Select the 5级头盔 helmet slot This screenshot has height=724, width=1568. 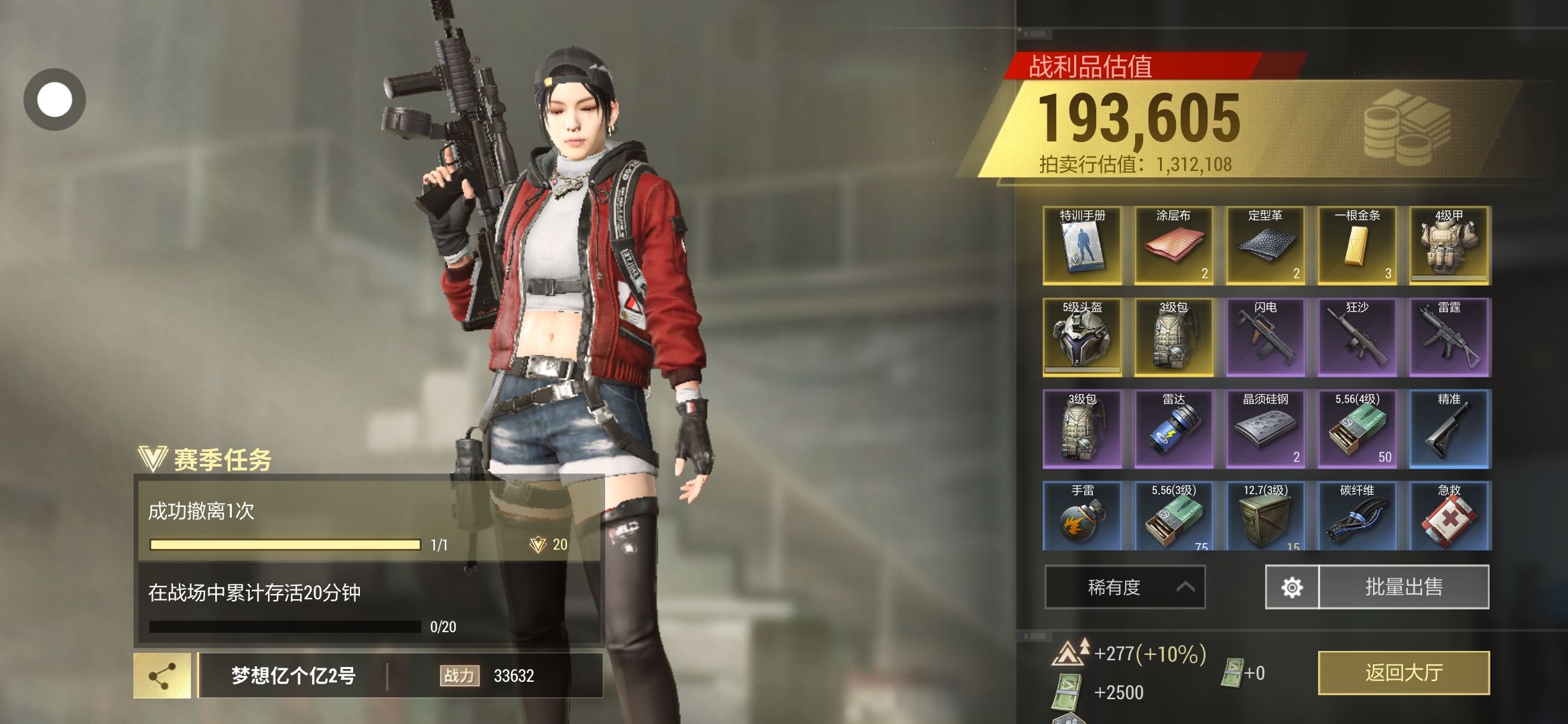click(1082, 337)
